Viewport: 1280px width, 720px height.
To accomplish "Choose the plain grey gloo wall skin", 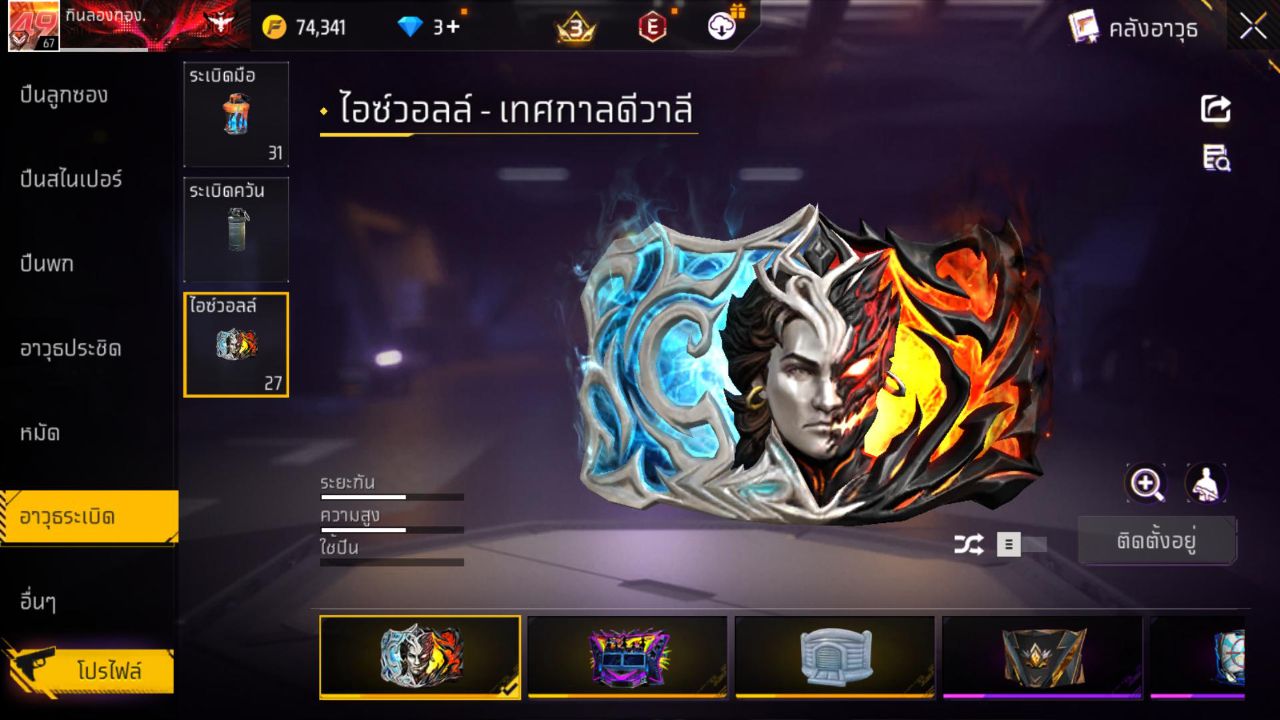I will point(835,656).
